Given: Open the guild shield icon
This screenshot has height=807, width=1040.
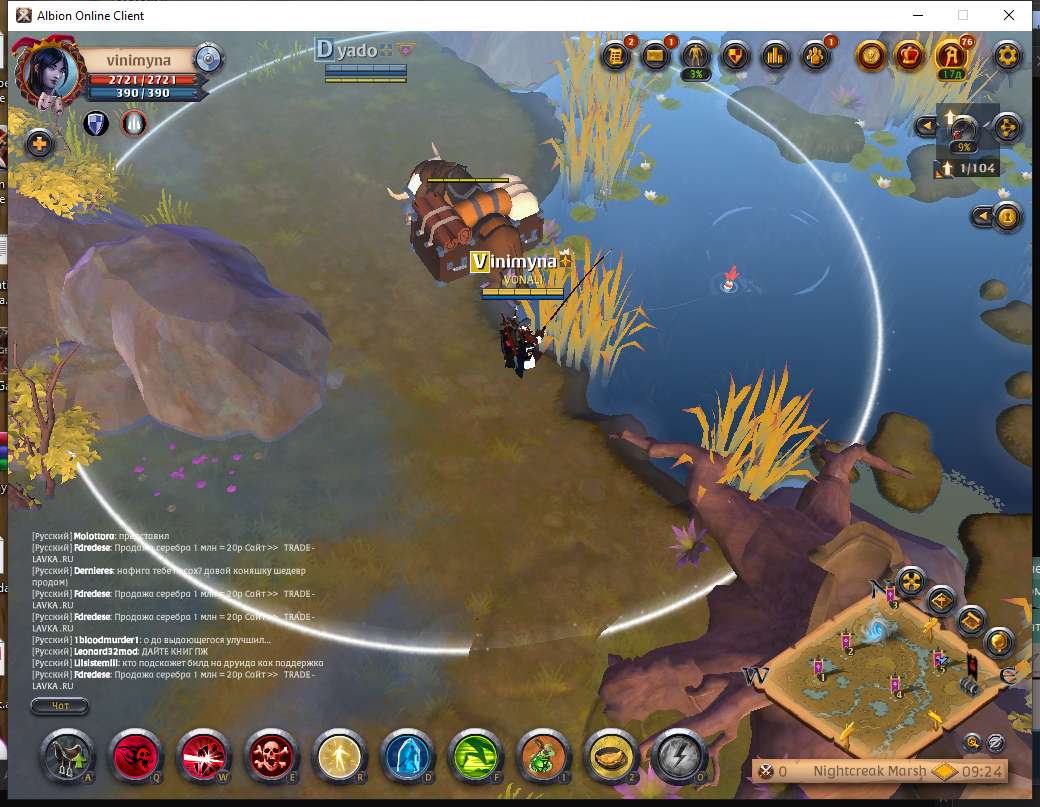Looking at the screenshot, I should tap(736, 56).
